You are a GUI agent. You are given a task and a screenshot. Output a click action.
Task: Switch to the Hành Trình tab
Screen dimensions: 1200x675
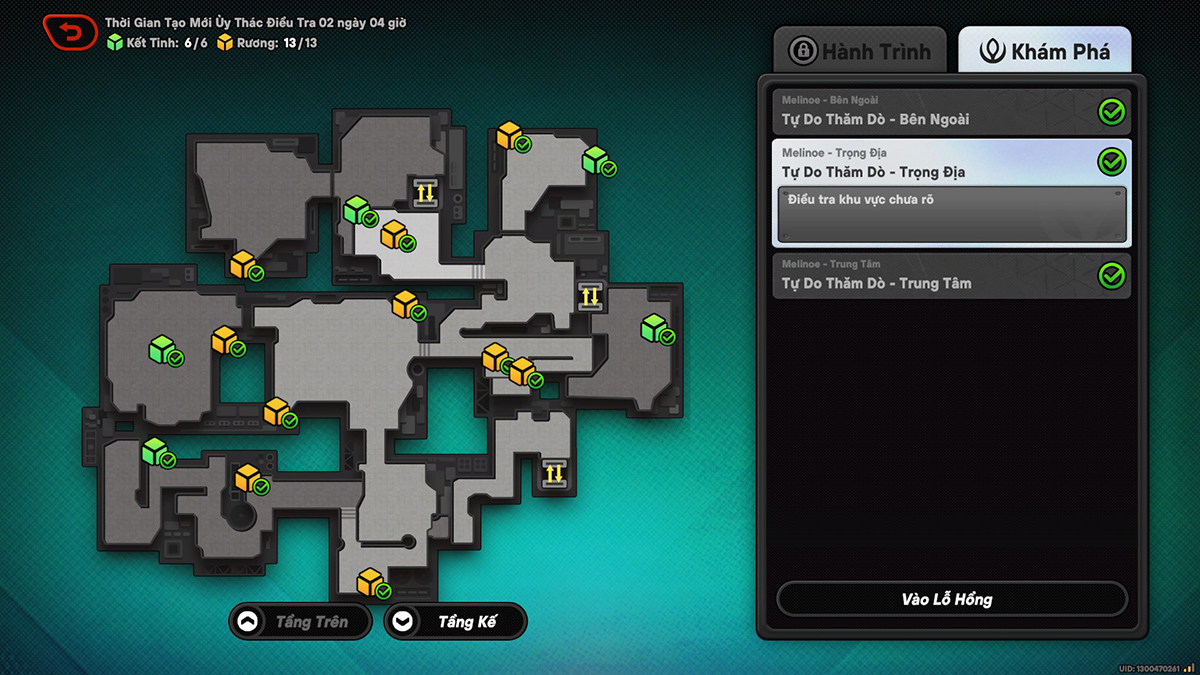[x=860, y=51]
